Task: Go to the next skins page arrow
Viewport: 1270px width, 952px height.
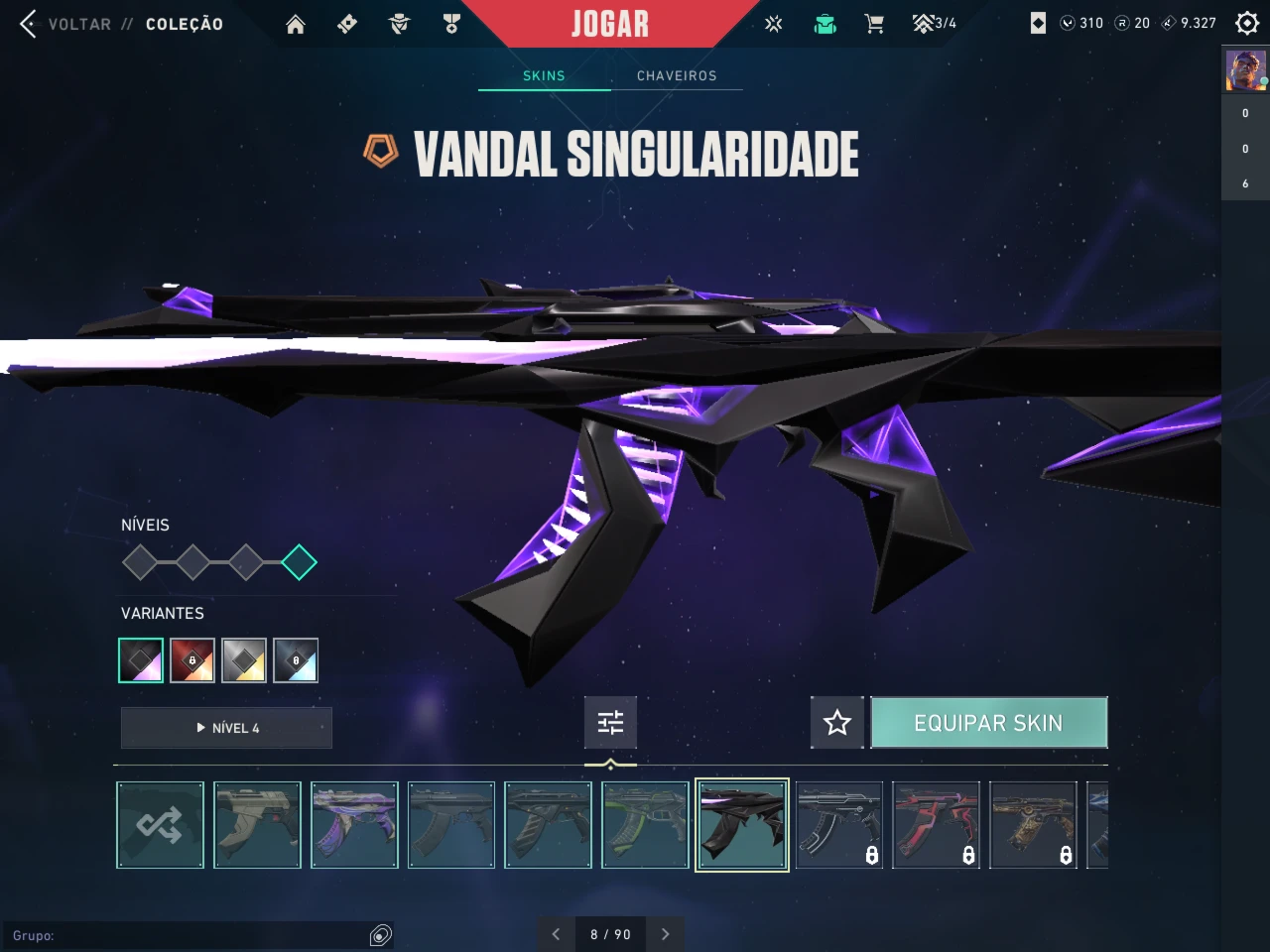Action: (665, 934)
